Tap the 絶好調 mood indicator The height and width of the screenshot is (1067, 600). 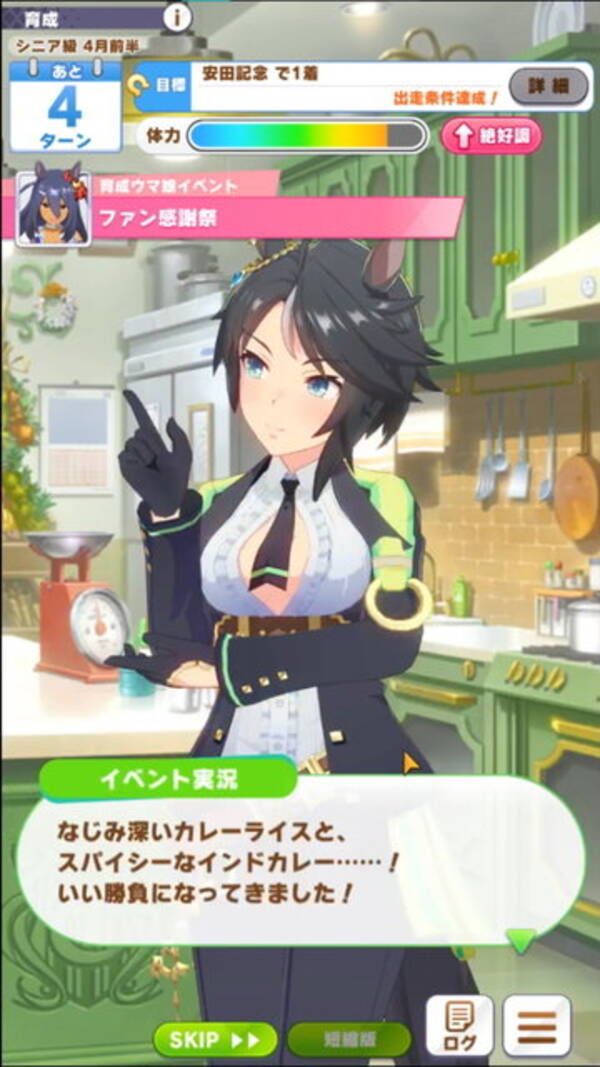click(x=490, y=137)
